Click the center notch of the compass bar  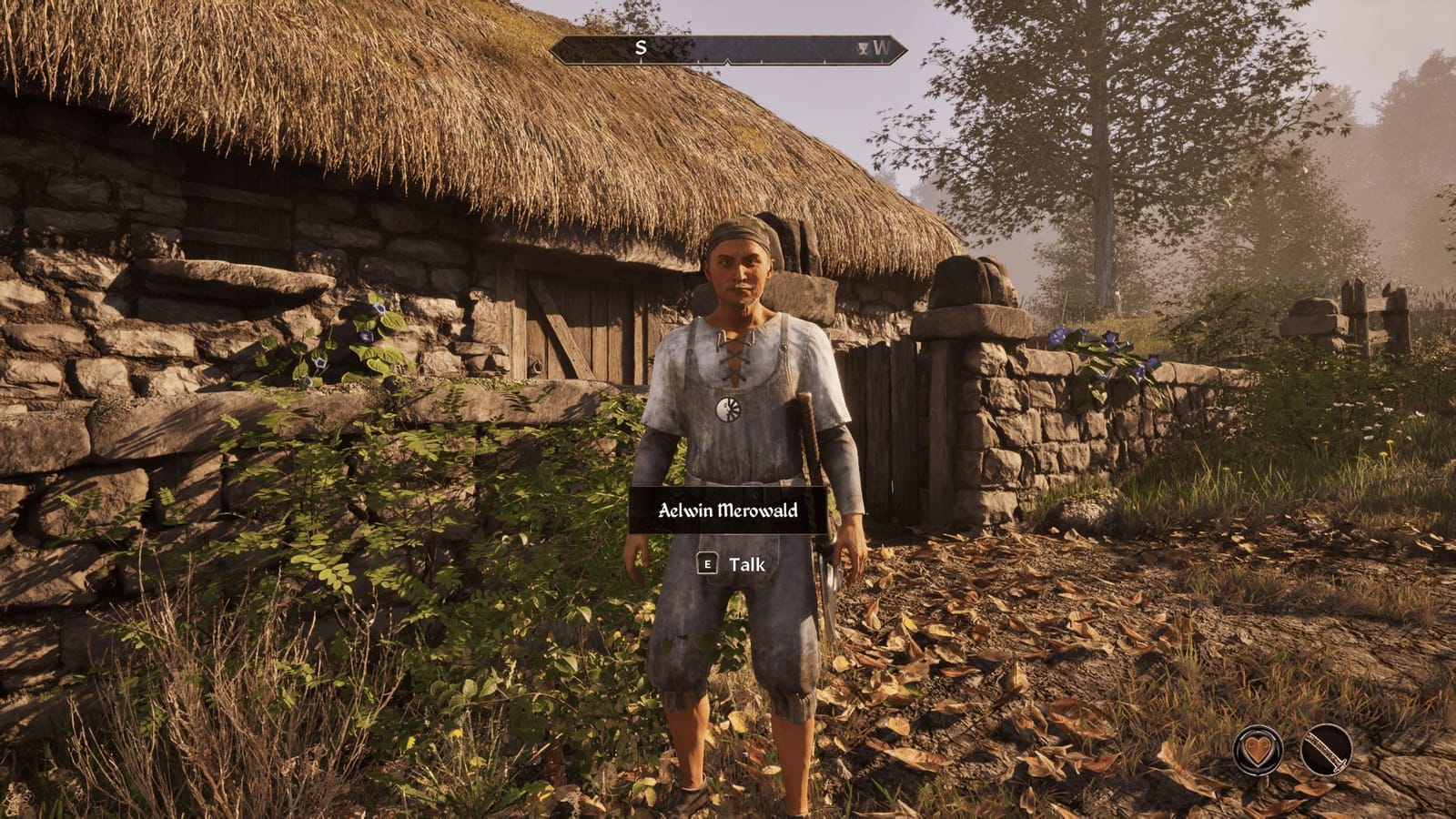point(728,62)
